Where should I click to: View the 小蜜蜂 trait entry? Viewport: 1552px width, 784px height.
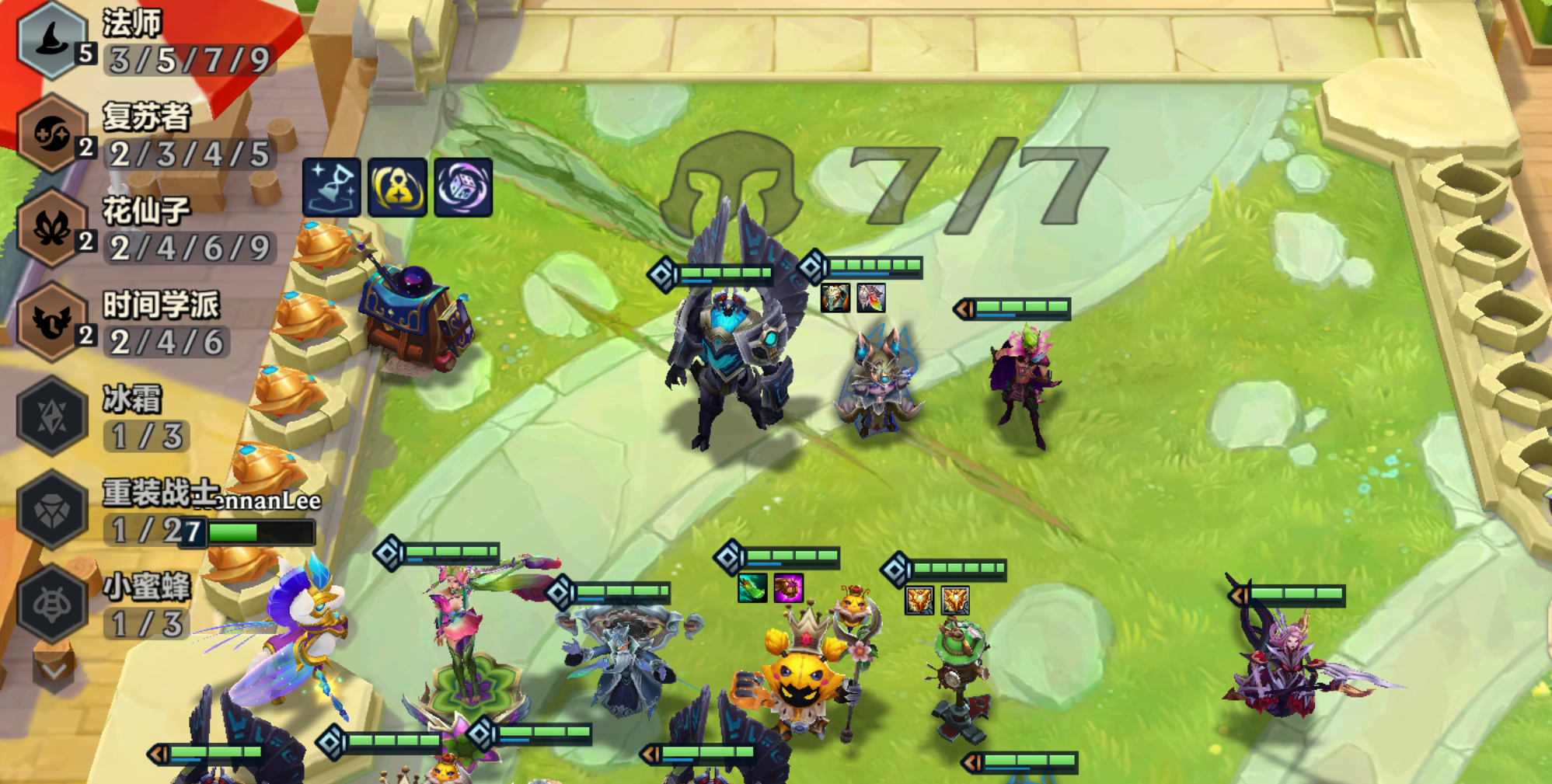(51, 604)
